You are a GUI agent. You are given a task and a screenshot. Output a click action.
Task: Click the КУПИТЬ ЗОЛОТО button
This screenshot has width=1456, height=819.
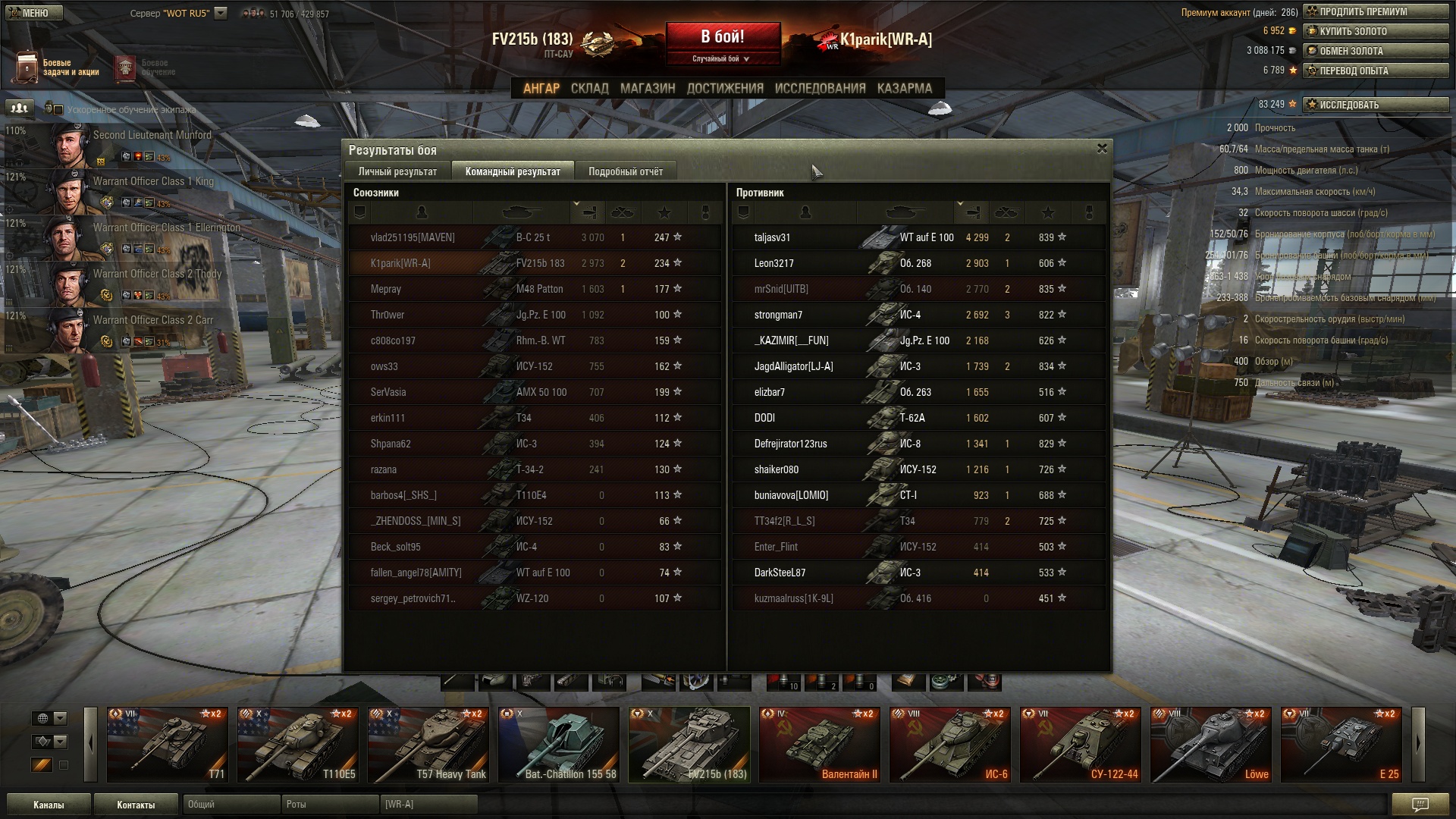(1376, 31)
